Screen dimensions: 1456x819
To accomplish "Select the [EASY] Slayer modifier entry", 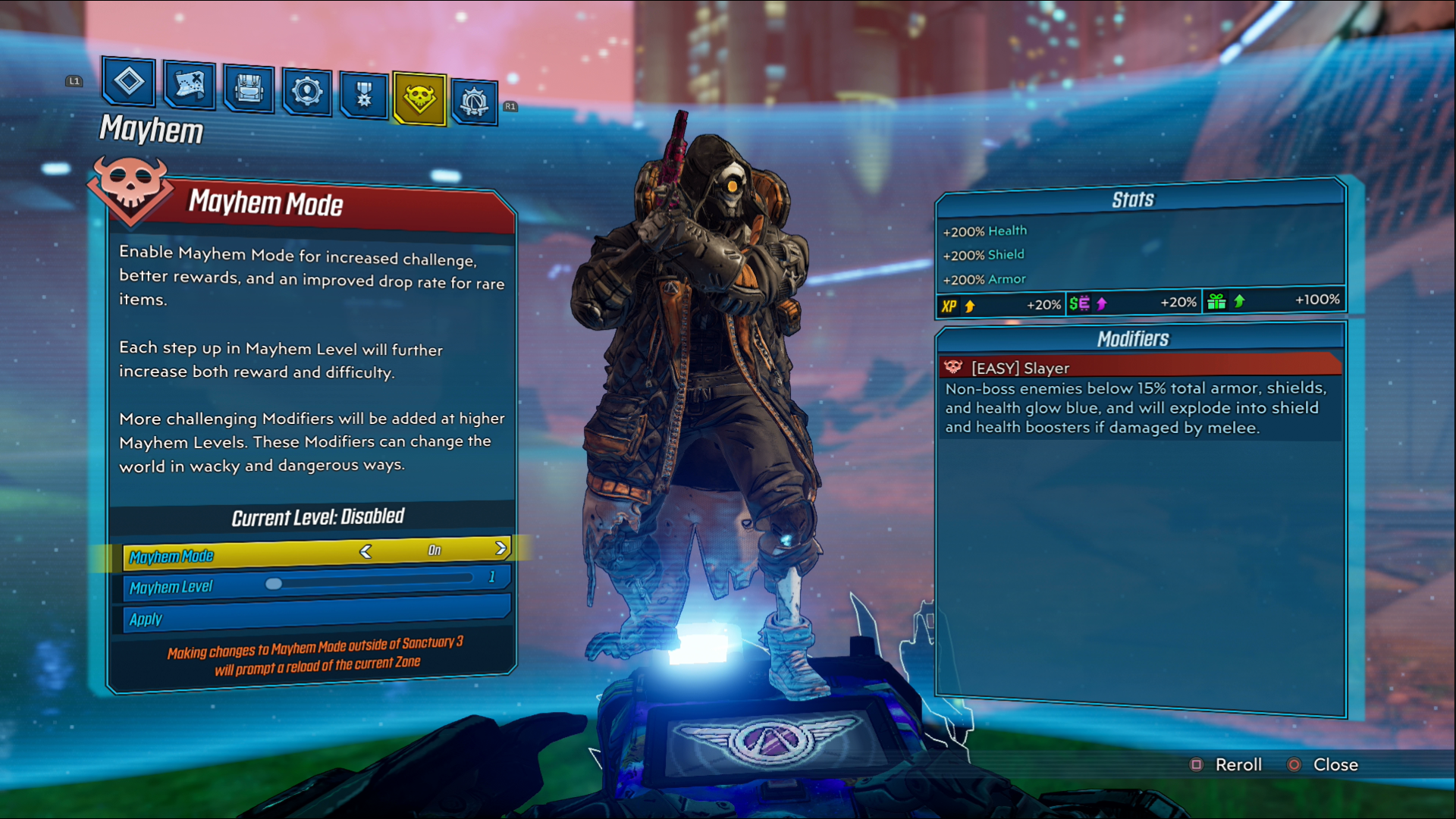I will [1137, 368].
